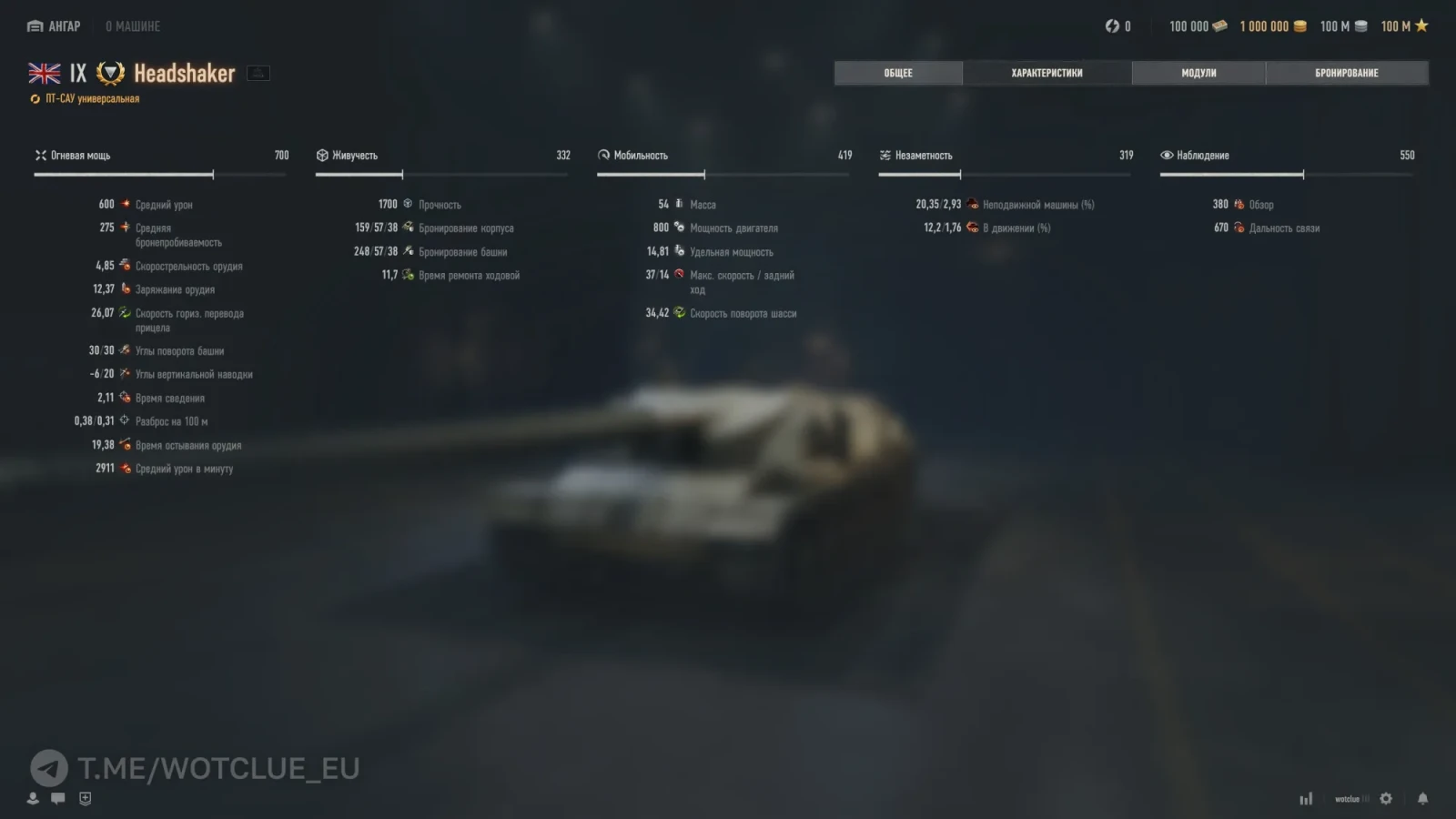Return to the Ангар hangar screen
Screen dimensions: 1456x819
click(x=55, y=26)
